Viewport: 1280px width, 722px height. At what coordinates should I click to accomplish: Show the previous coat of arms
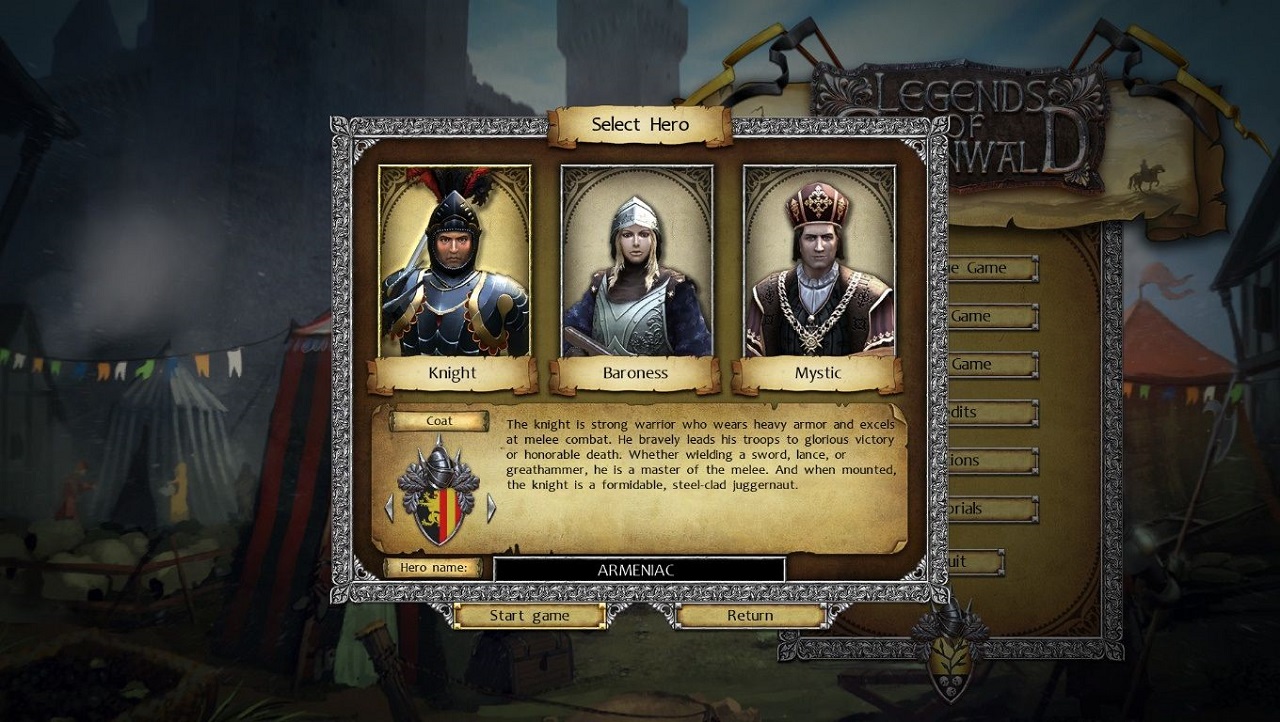coord(389,508)
